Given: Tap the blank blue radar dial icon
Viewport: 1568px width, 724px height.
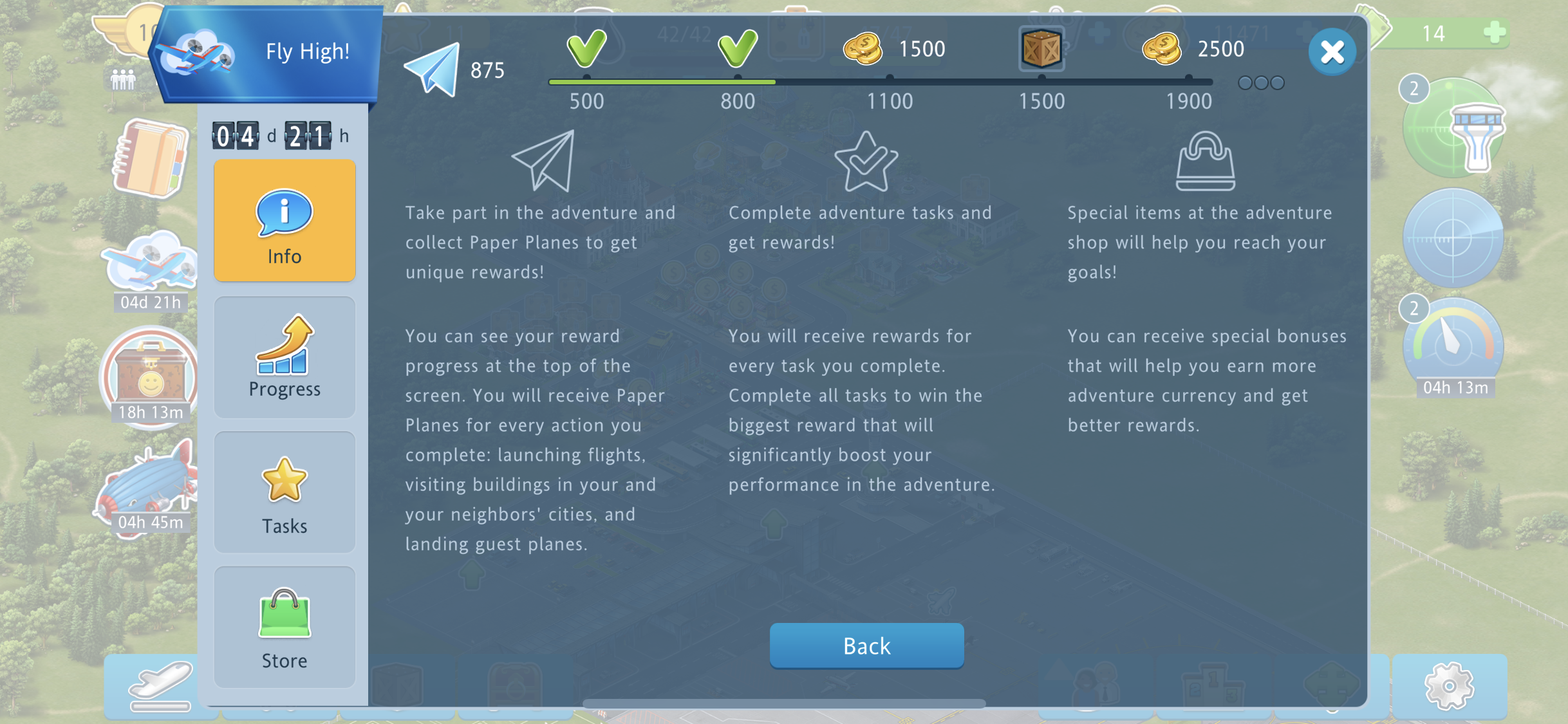Looking at the screenshot, I should point(1453,238).
